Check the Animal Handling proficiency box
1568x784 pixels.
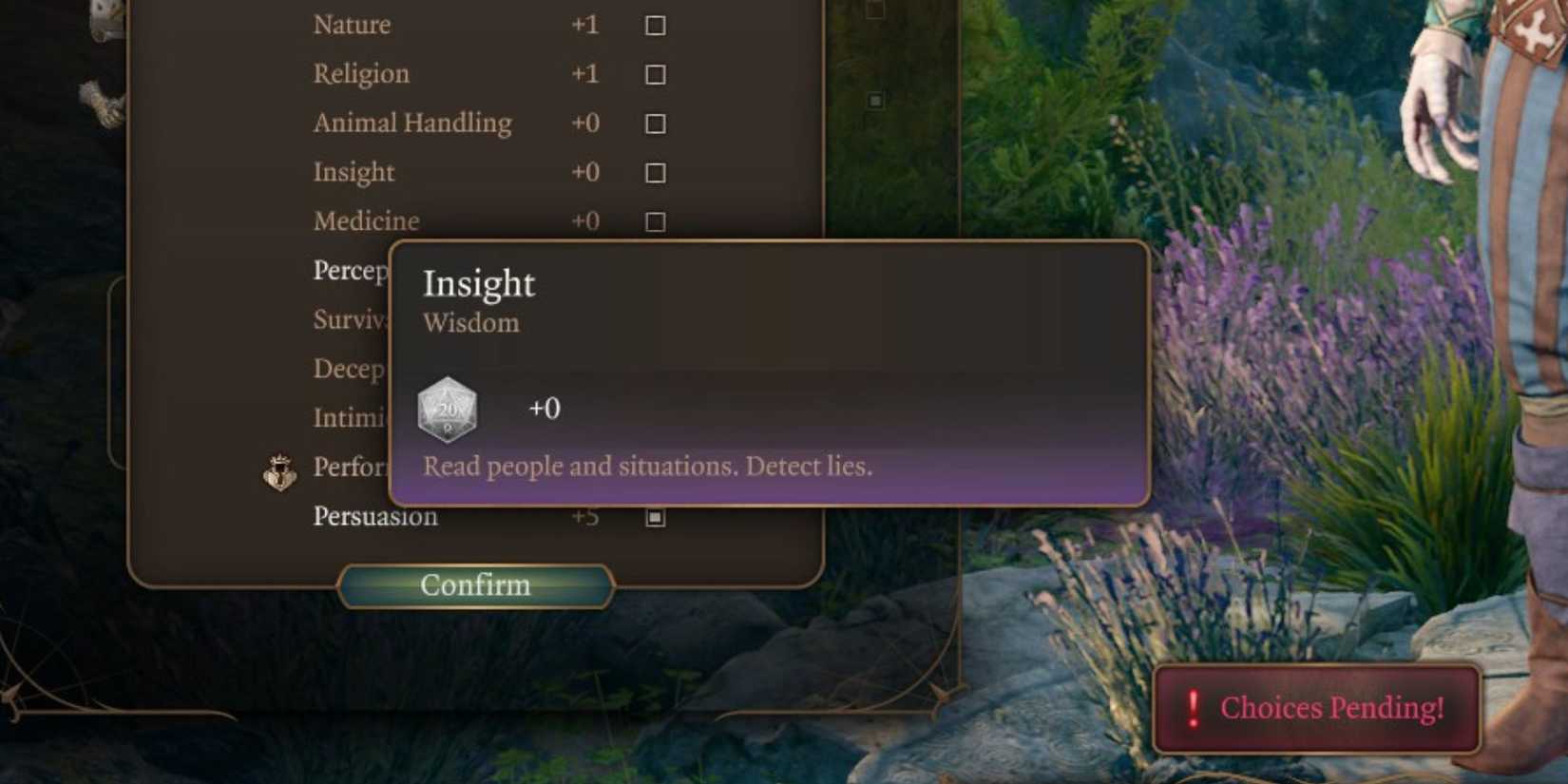(x=655, y=124)
